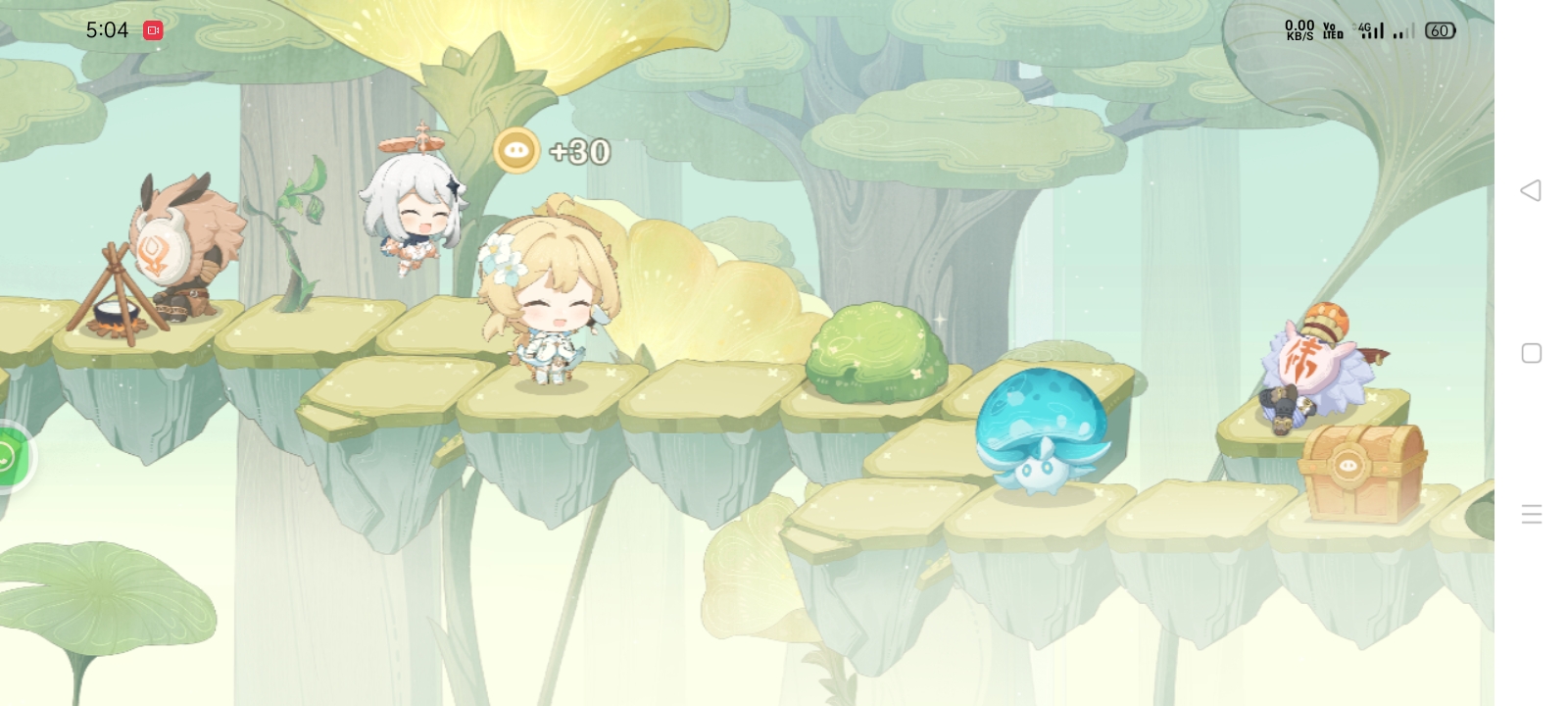Image resolution: width=1568 pixels, height=706 pixels.
Task: Tap the network speed readout 0.00 KB/S
Action: 1298,30
